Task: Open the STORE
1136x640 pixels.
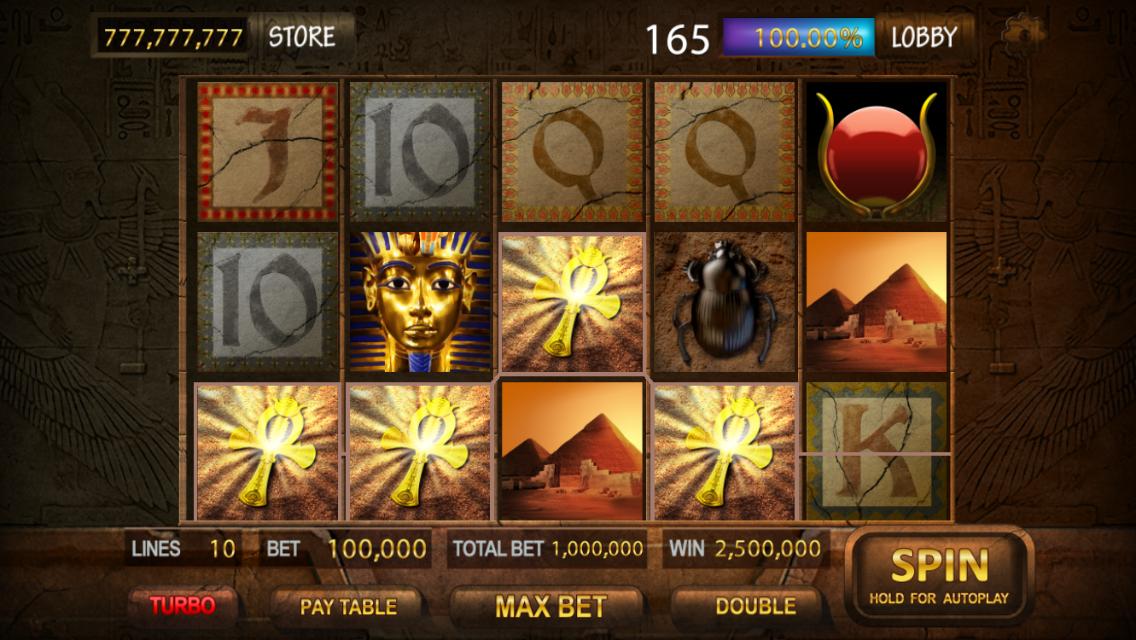Action: point(302,37)
